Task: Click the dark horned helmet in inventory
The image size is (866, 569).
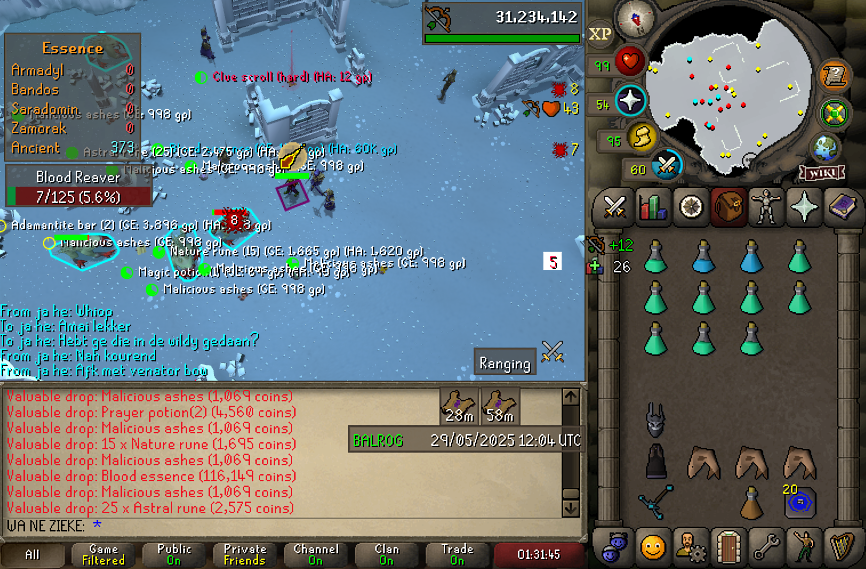Action: [x=655, y=419]
